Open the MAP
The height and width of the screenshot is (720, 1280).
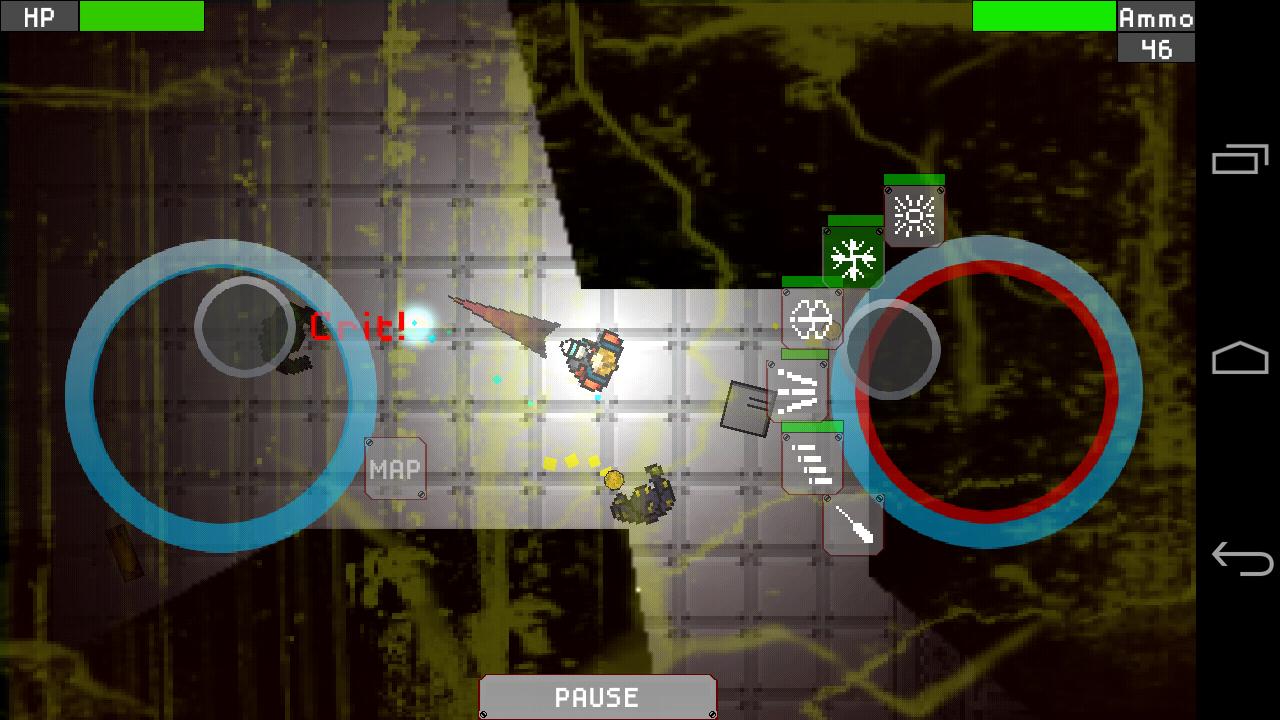point(395,469)
